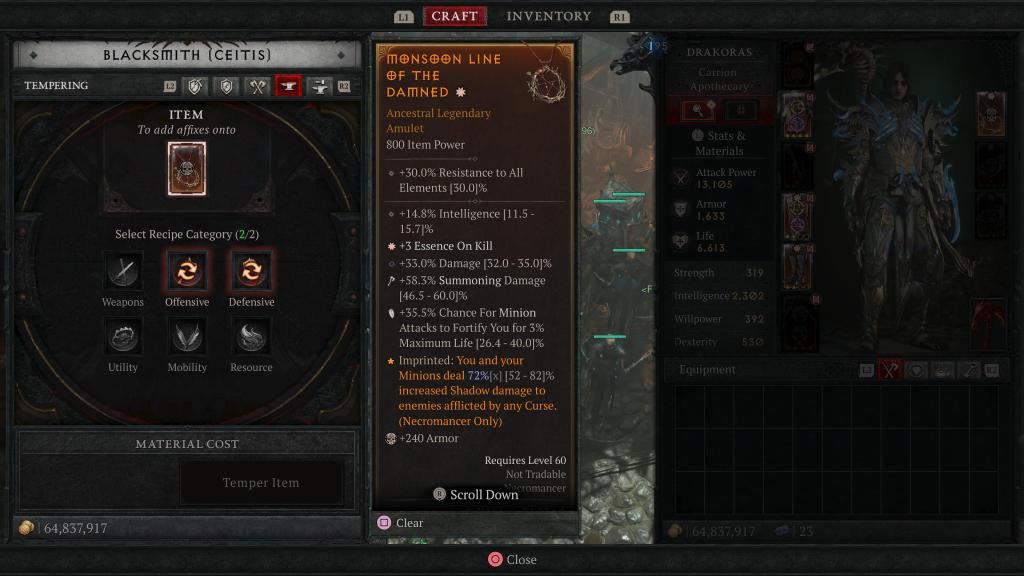The width and height of the screenshot is (1024, 576).
Task: Click the Temper Item button
Action: pyautogui.click(x=260, y=483)
